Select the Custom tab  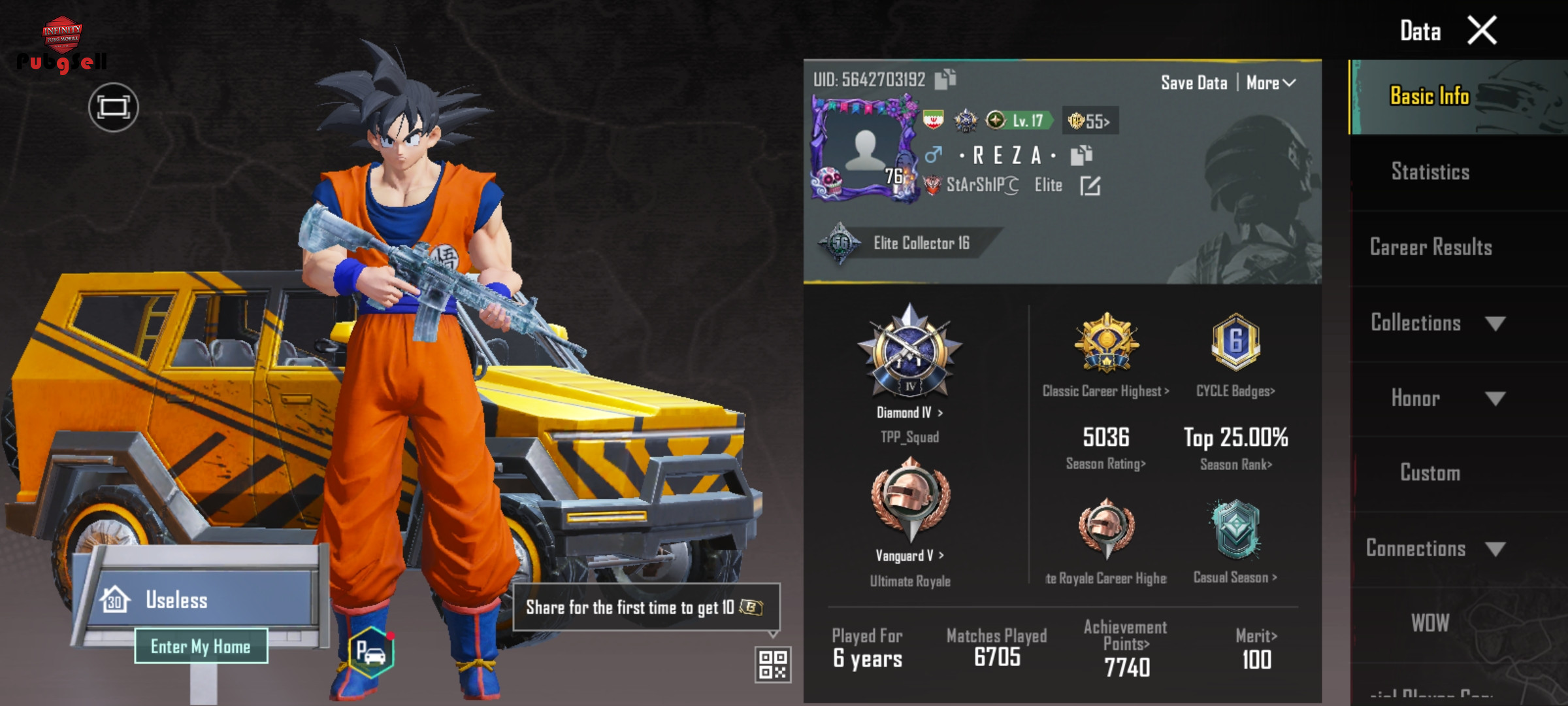pyautogui.click(x=1430, y=473)
